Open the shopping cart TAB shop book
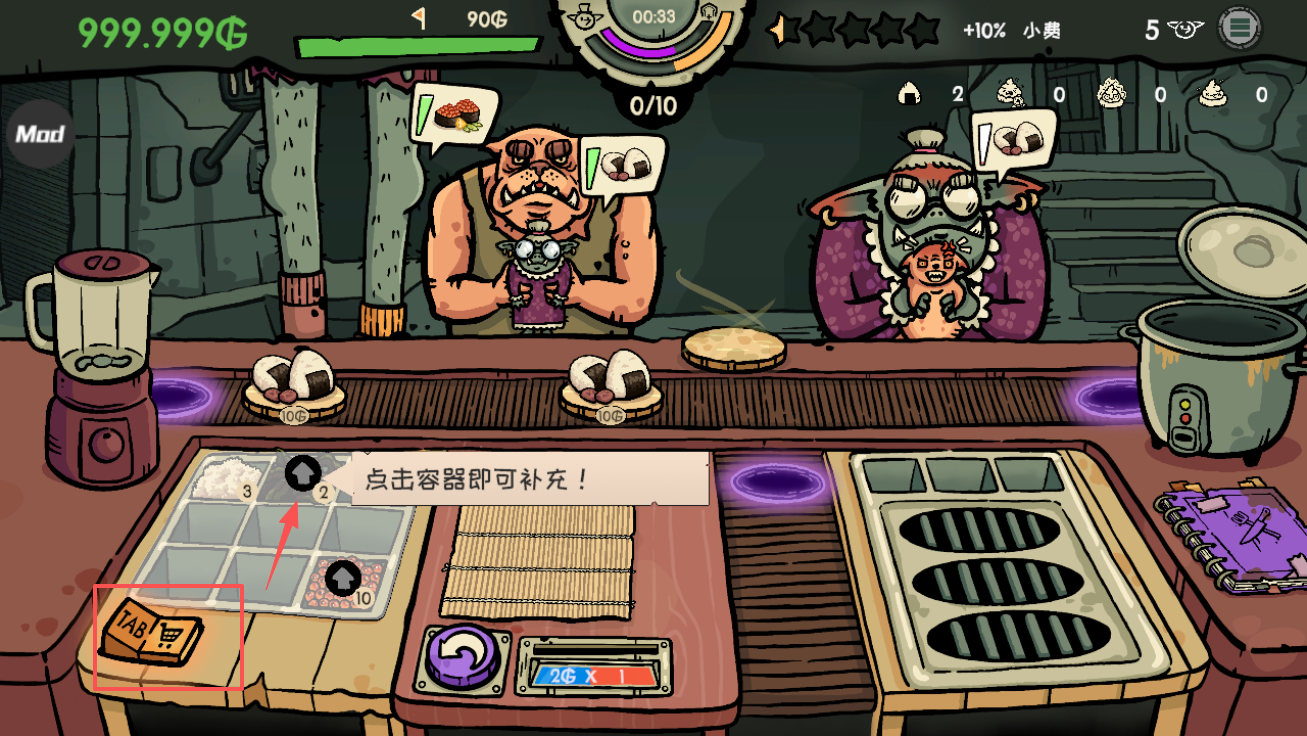Screen dimensions: 1307x736 tap(153, 631)
